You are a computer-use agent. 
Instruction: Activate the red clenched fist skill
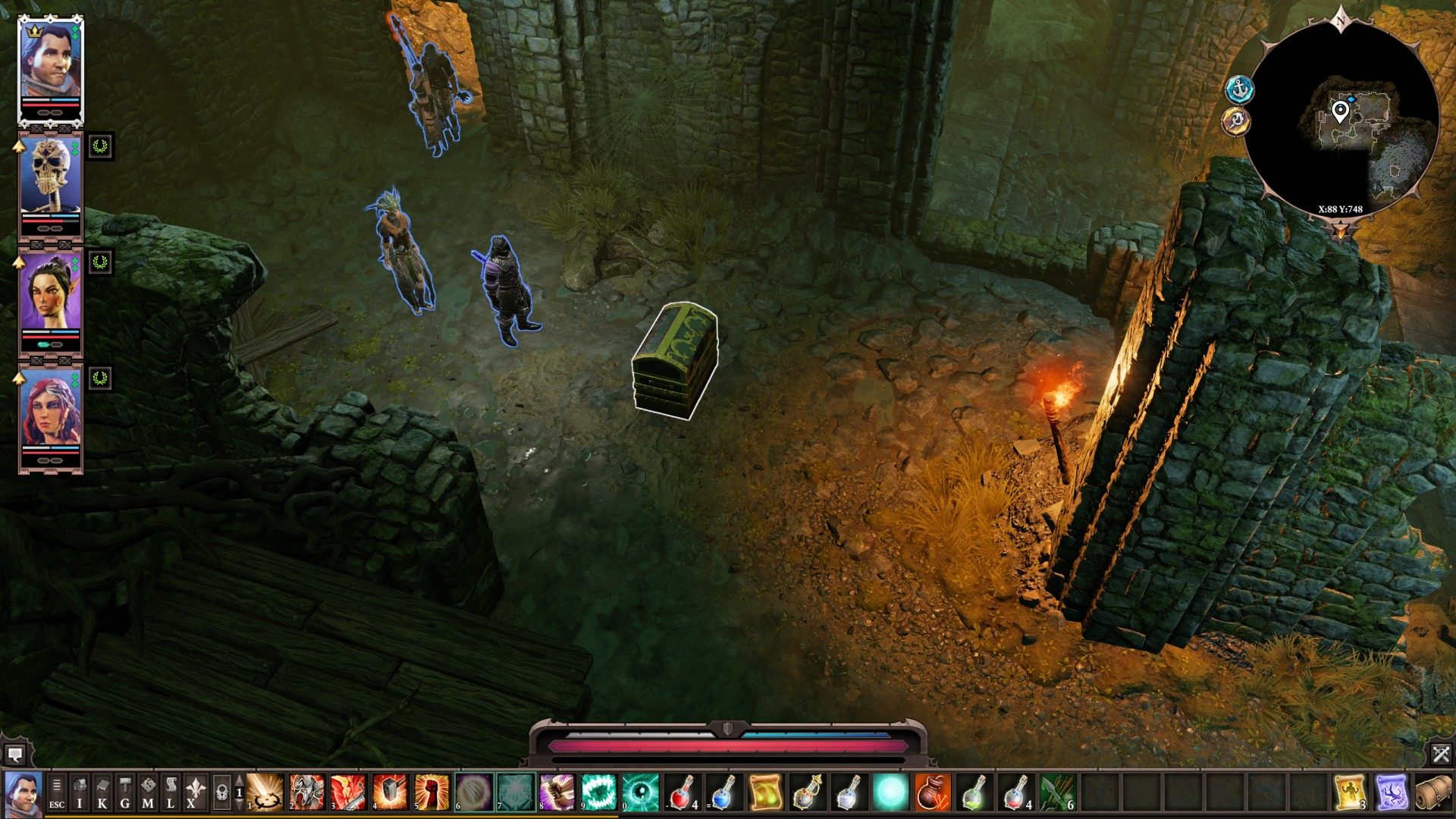click(x=431, y=792)
